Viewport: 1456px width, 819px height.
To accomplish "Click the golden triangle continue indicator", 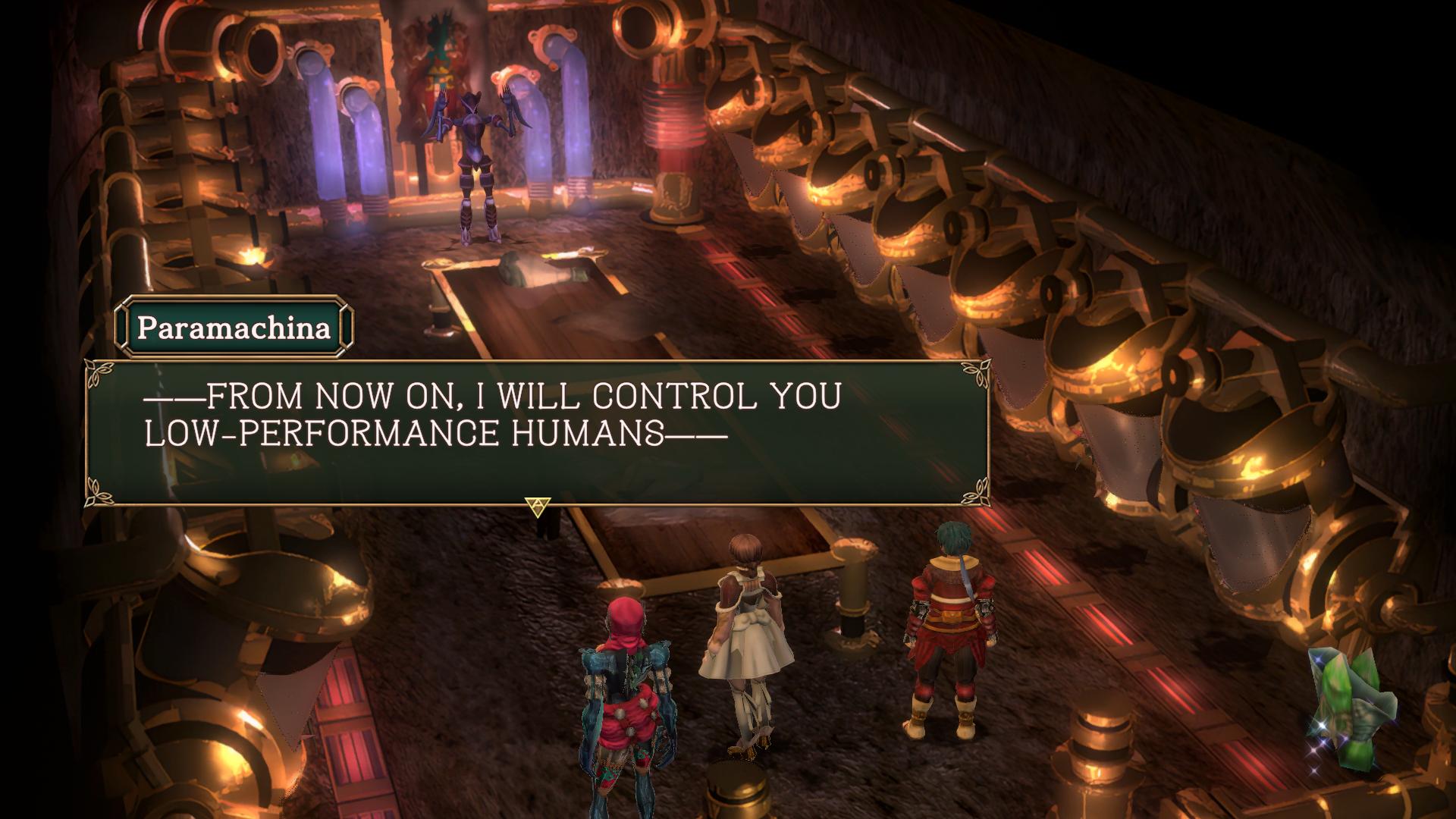I will tap(538, 507).
